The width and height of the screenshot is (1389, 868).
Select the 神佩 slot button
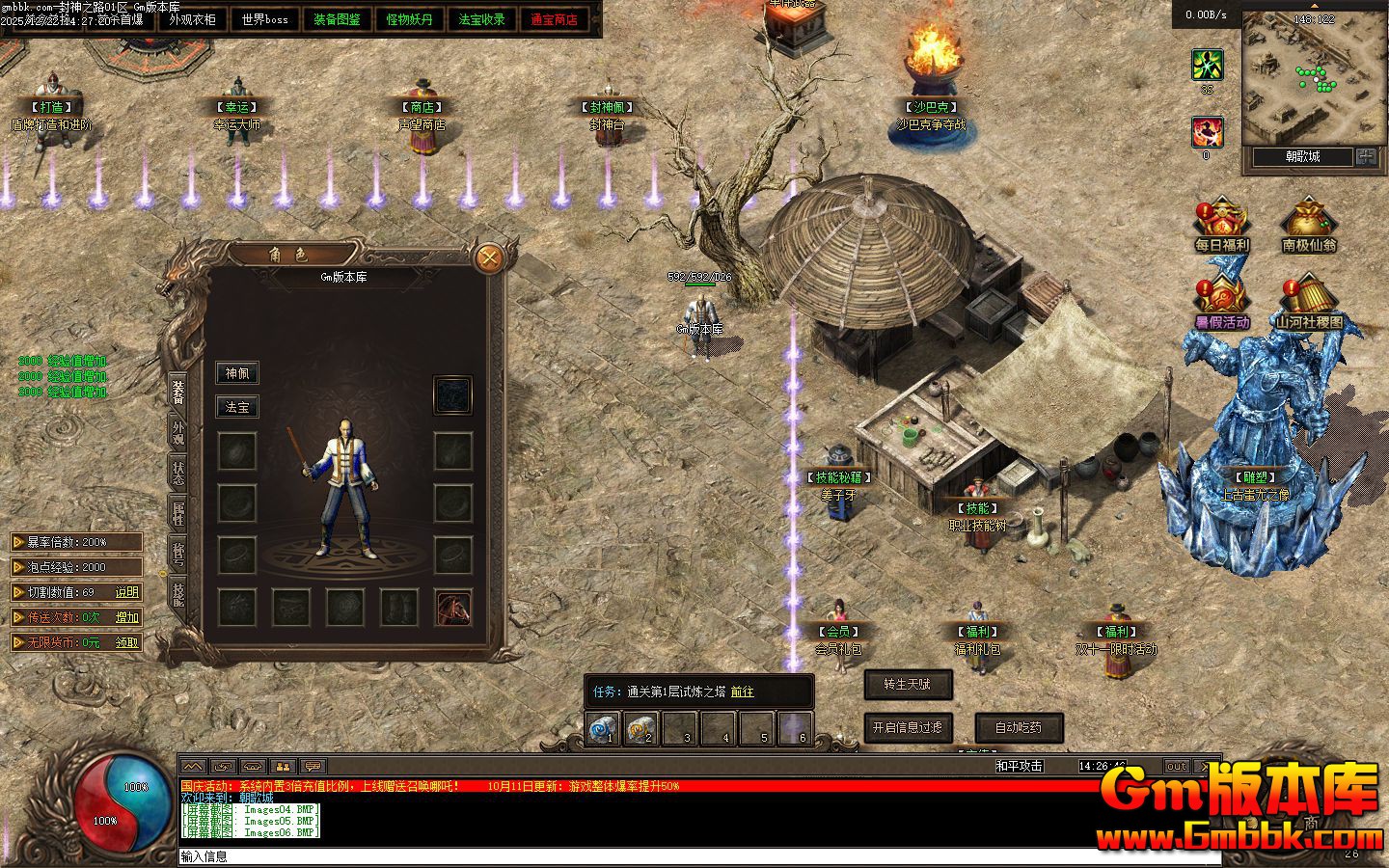236,373
